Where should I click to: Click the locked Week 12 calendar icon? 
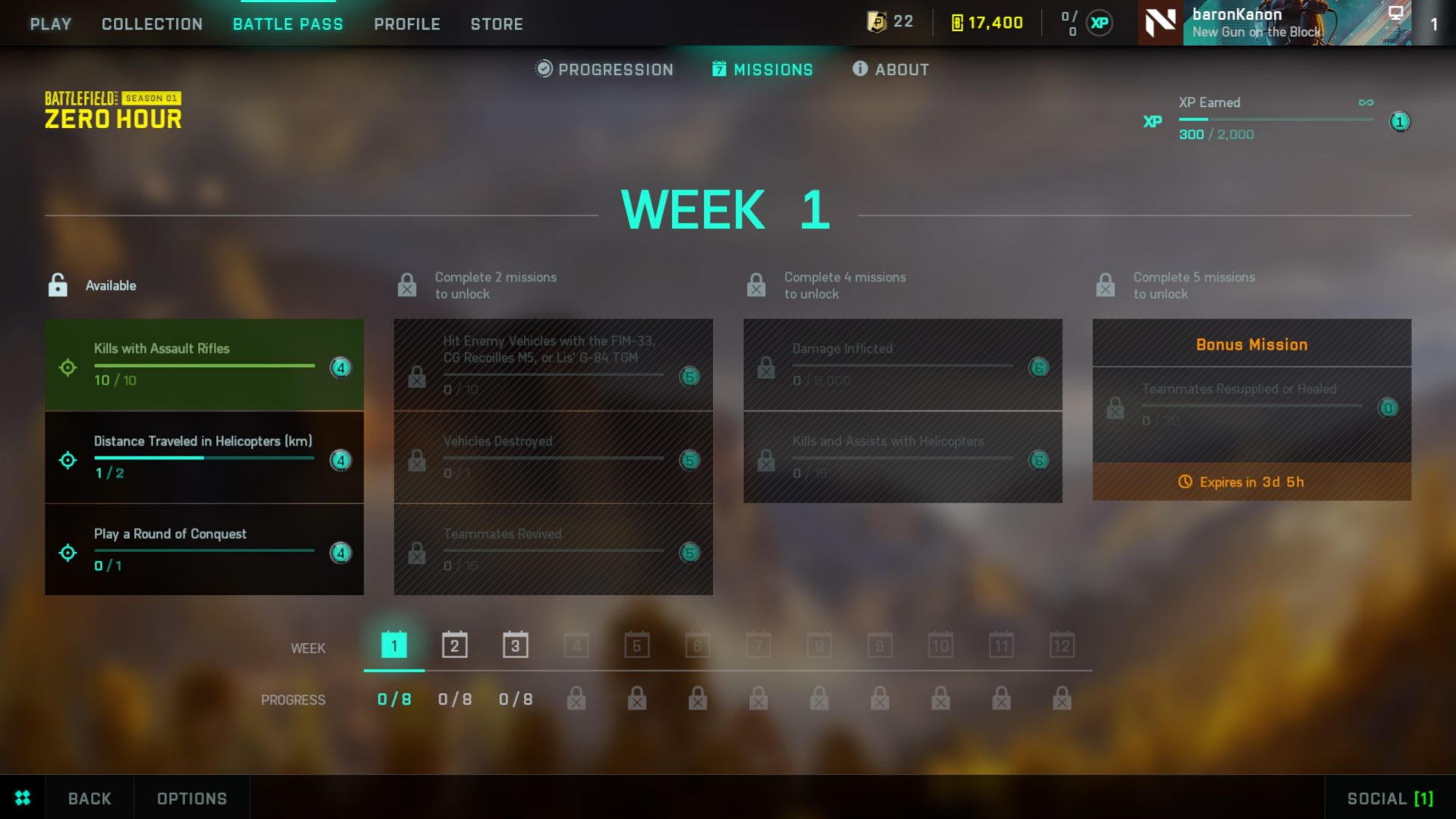tap(1062, 645)
